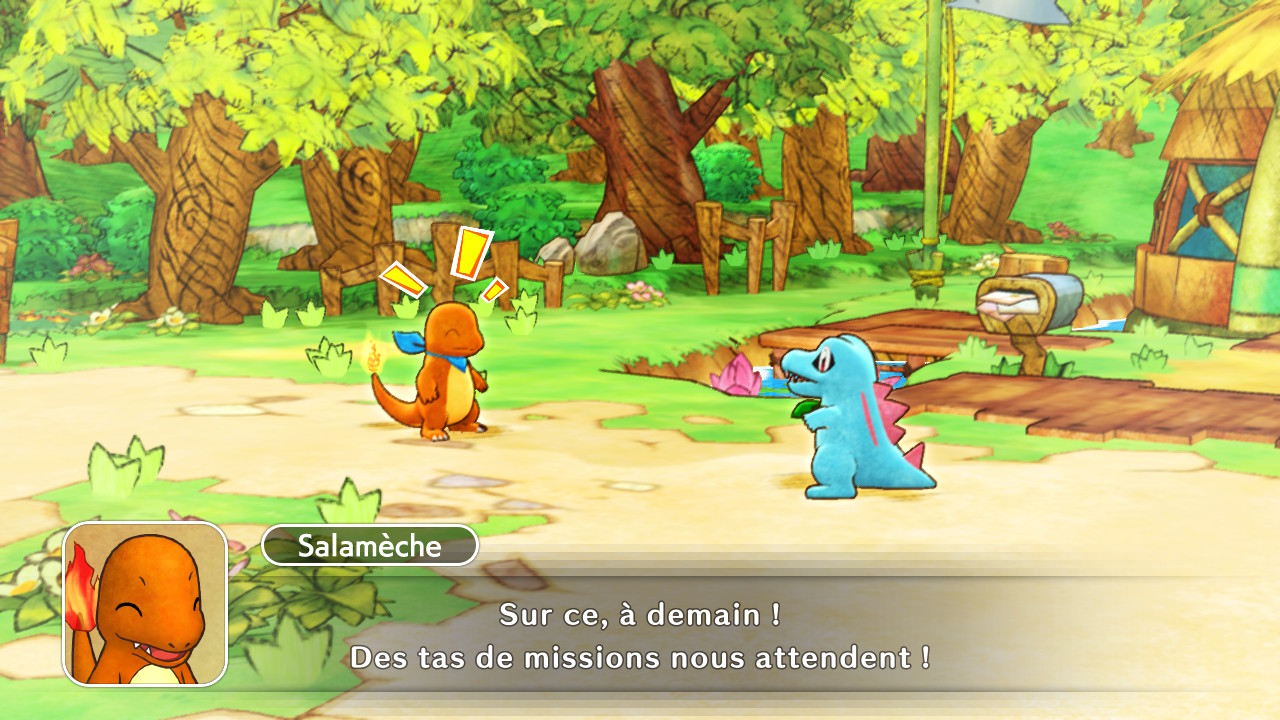Click Salamèche's speaker portrait

coord(146,604)
